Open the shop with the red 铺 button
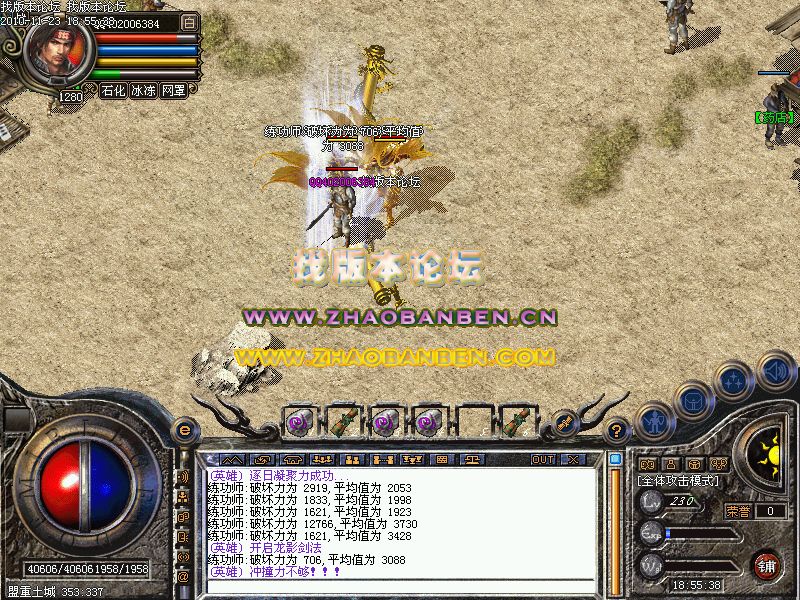This screenshot has width=800, height=600. coord(767,565)
